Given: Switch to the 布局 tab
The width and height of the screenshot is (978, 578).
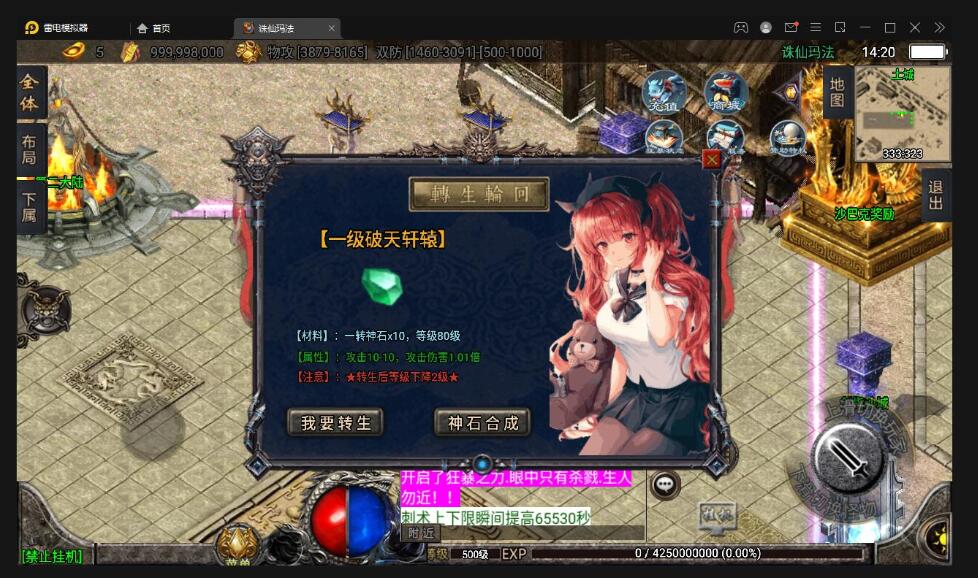Looking at the screenshot, I should click(x=30, y=150).
